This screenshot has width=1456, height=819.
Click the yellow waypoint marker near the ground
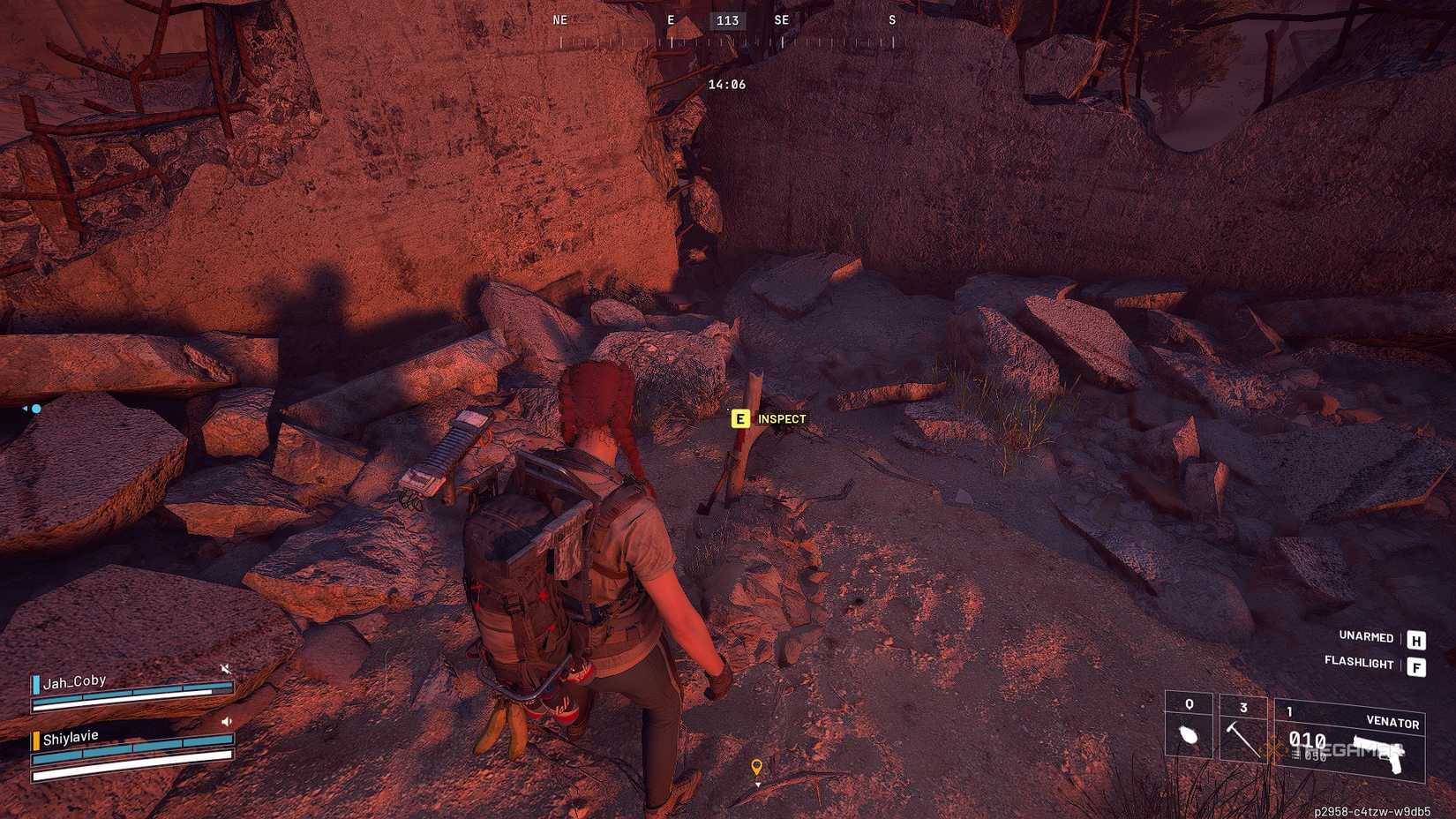[x=757, y=765]
